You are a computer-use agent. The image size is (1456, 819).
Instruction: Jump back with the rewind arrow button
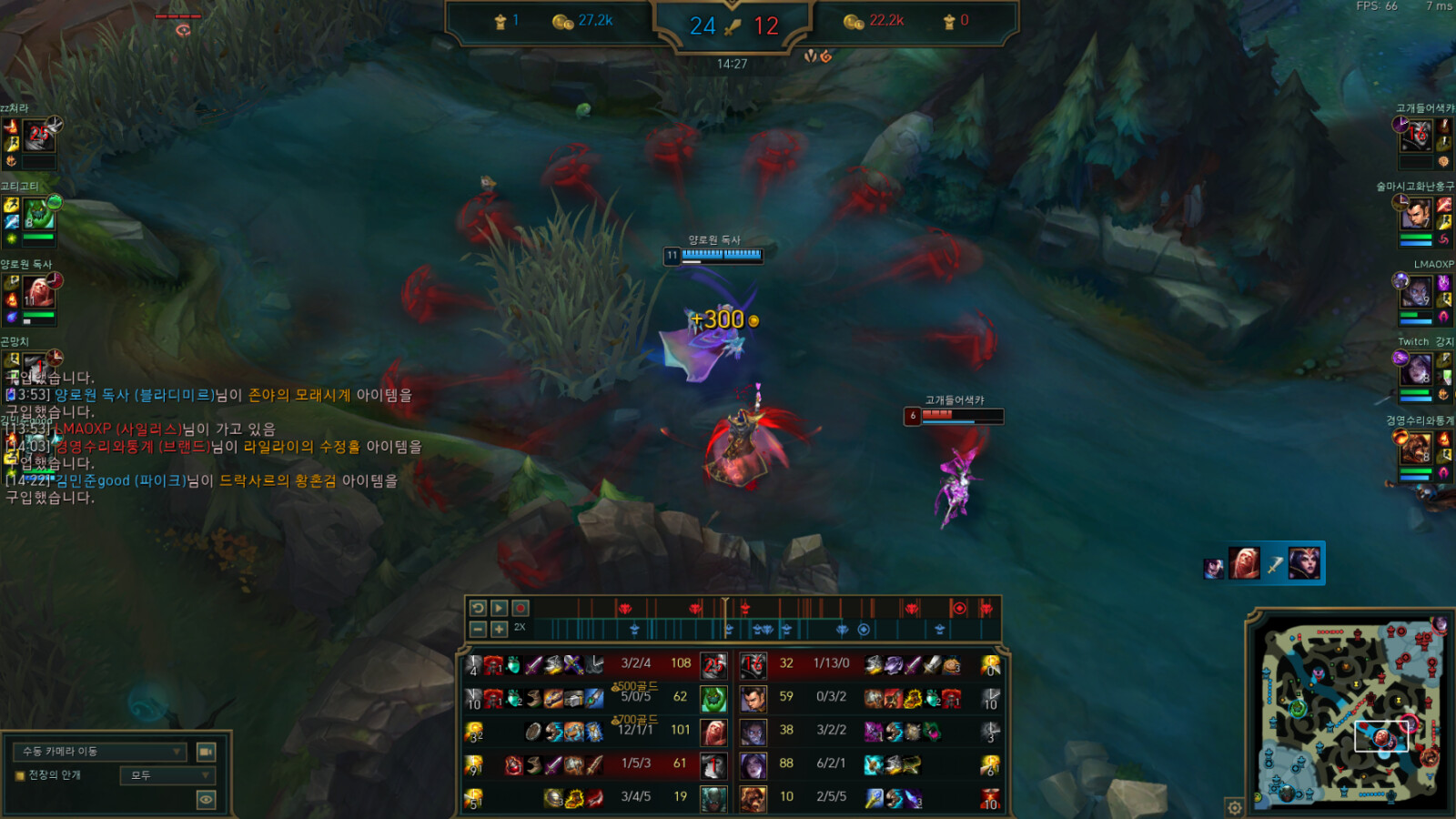[x=478, y=608]
